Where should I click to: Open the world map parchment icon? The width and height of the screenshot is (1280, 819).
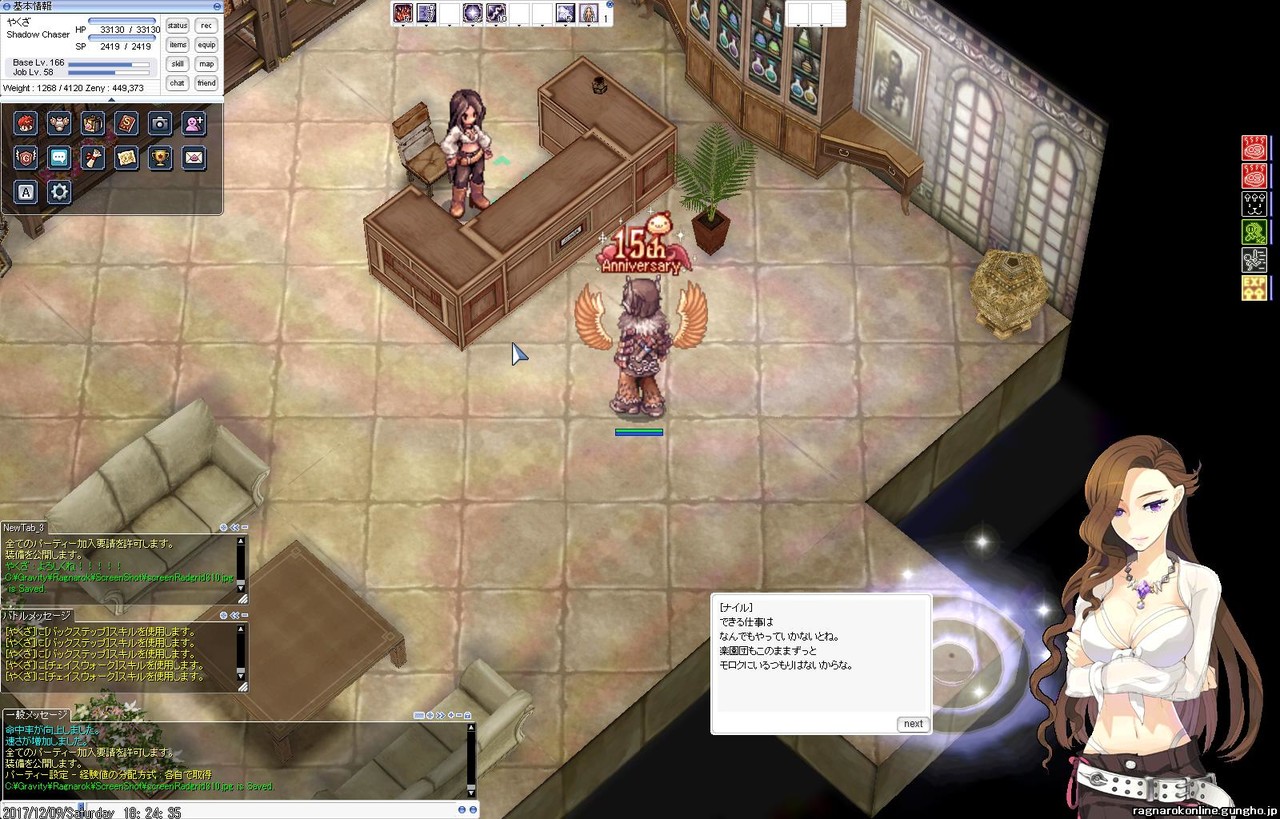pos(126,157)
